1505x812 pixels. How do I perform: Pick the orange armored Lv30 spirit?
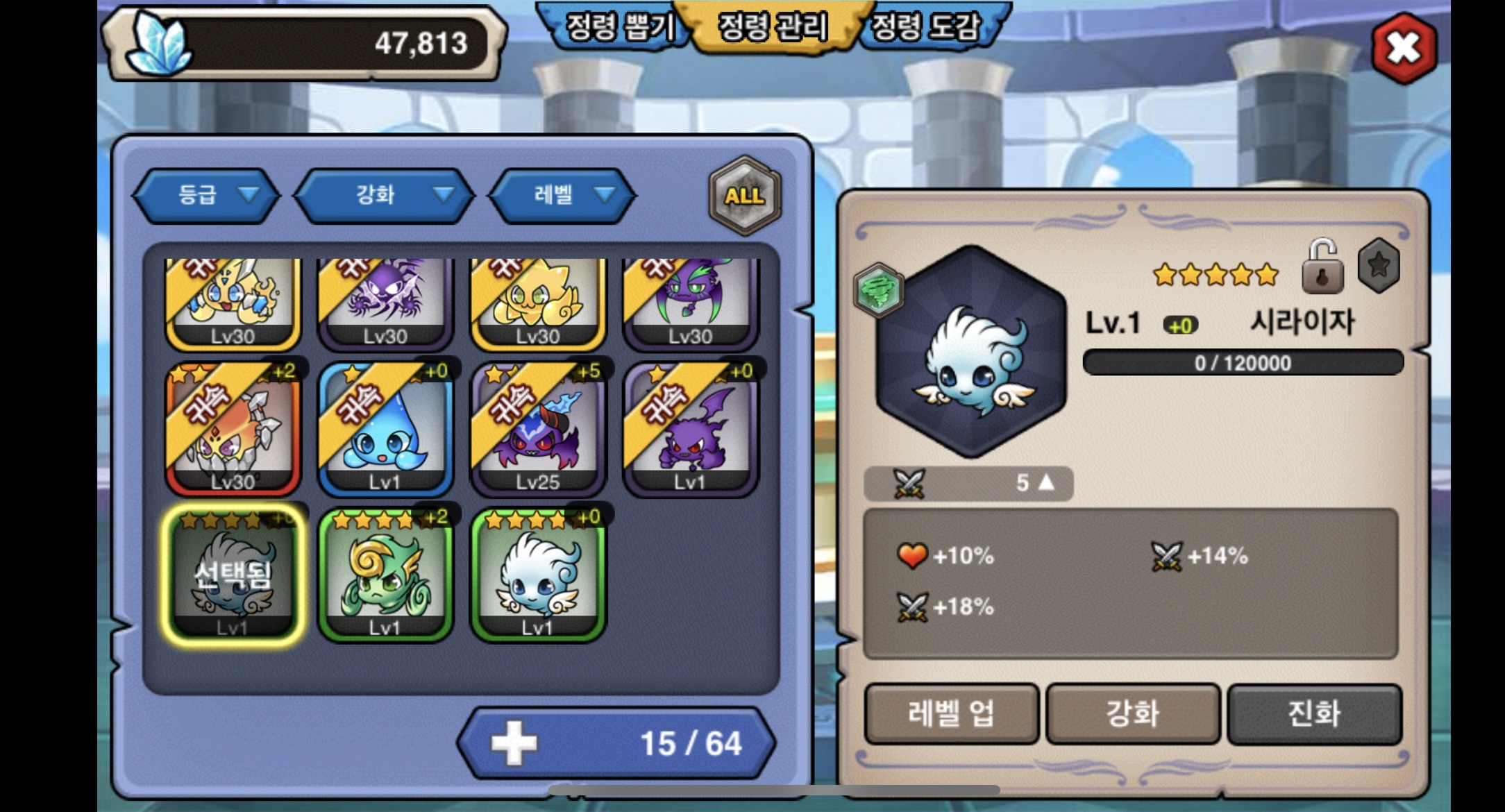233,428
